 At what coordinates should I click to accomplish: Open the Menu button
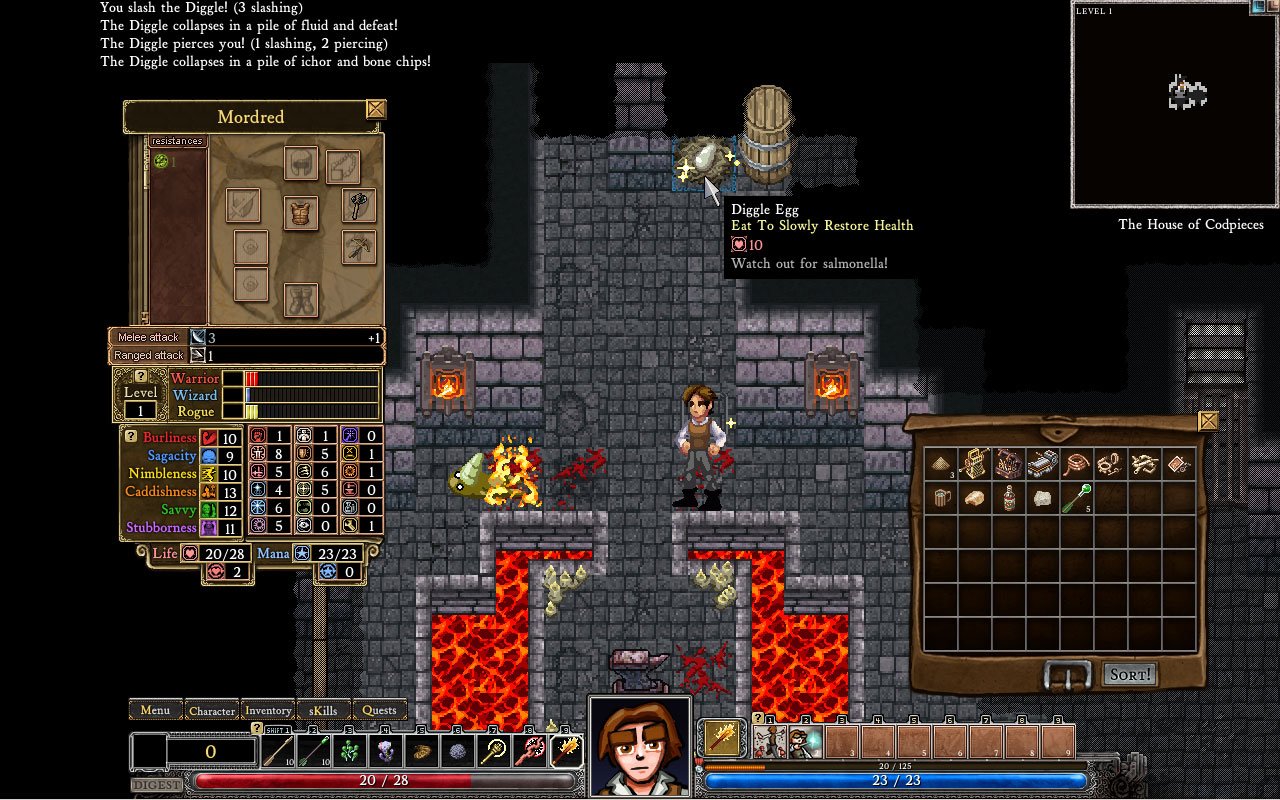point(155,710)
